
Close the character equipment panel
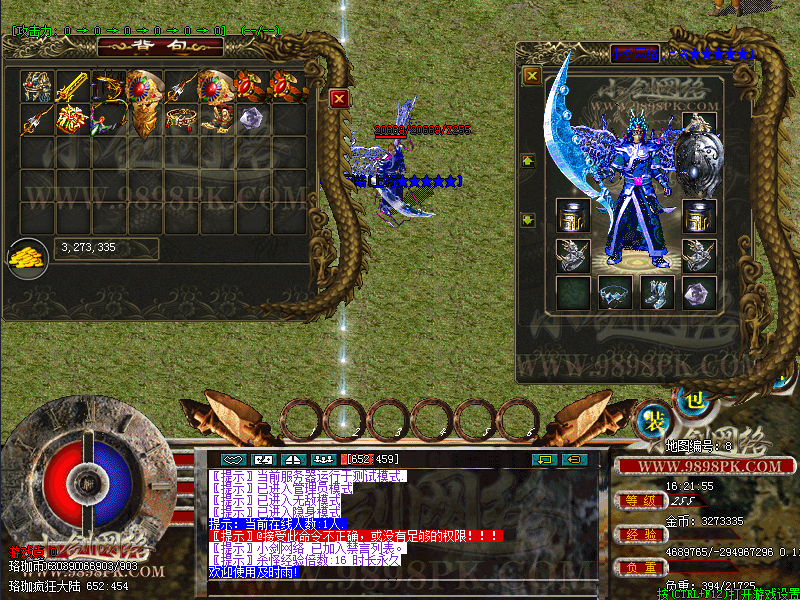(532, 75)
